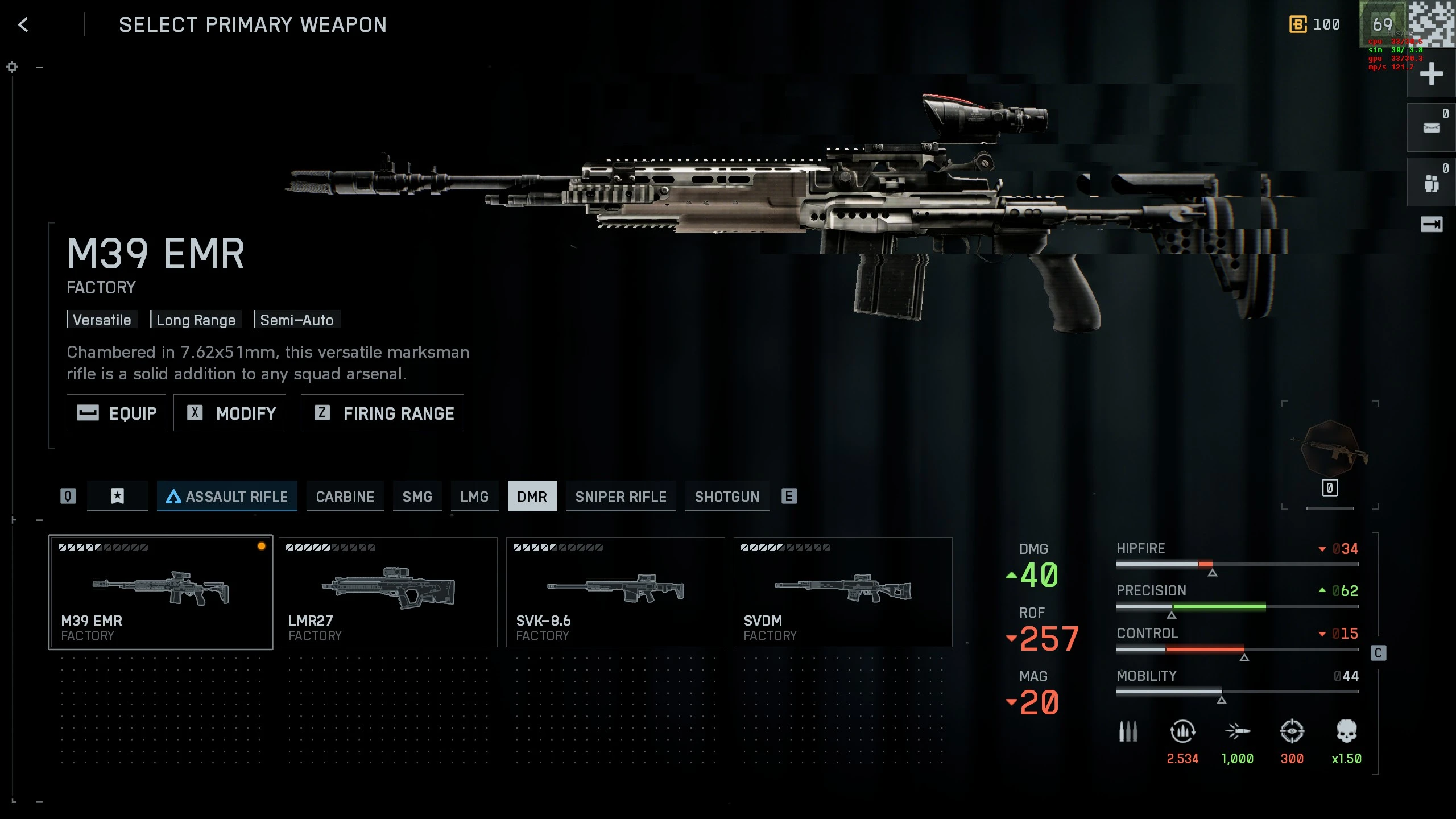The image size is (1456, 819).
Task: Click the plus button in the sidebar
Action: point(1431,75)
